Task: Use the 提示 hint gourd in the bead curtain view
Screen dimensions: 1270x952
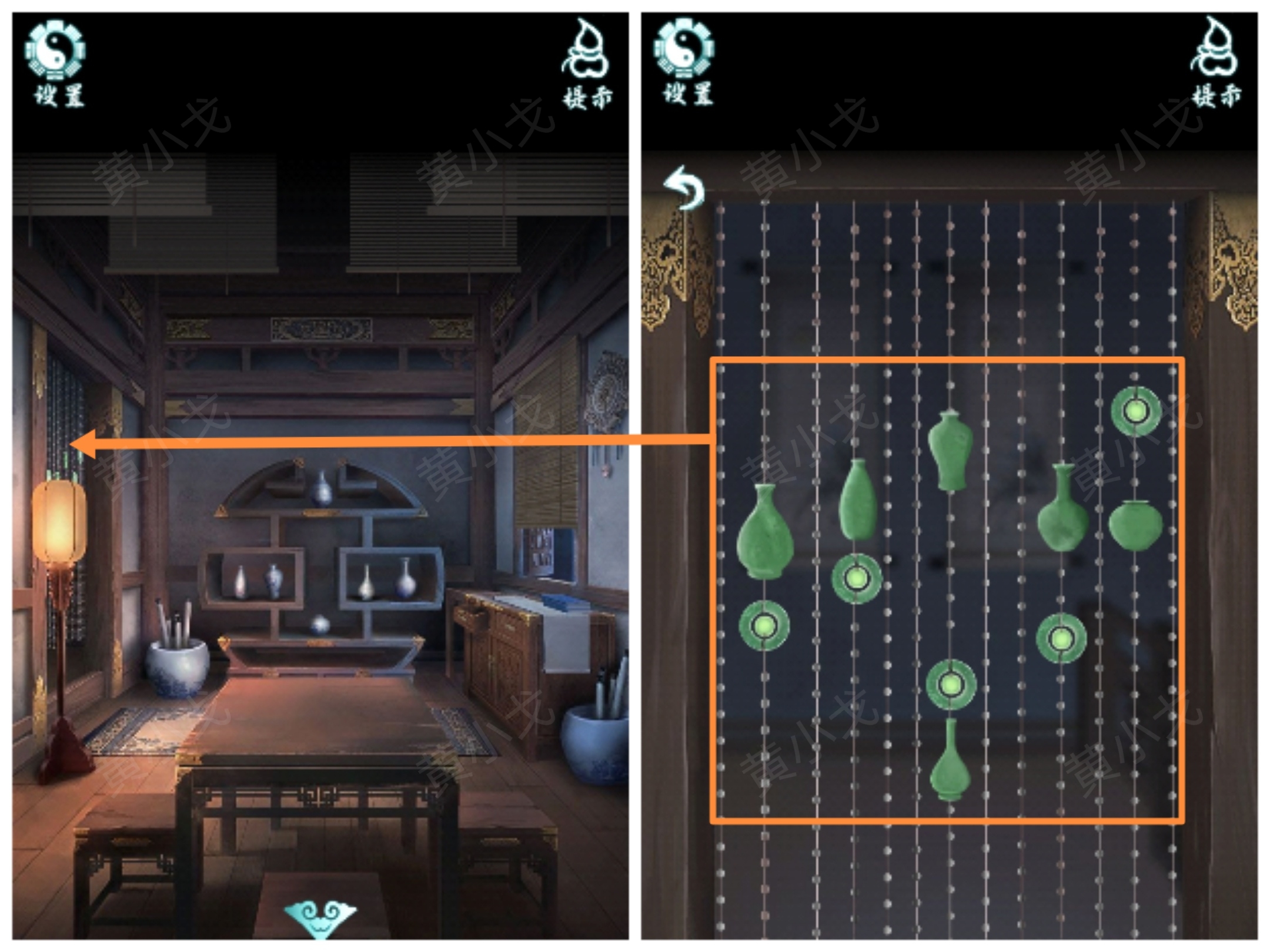Action: (x=1215, y=63)
